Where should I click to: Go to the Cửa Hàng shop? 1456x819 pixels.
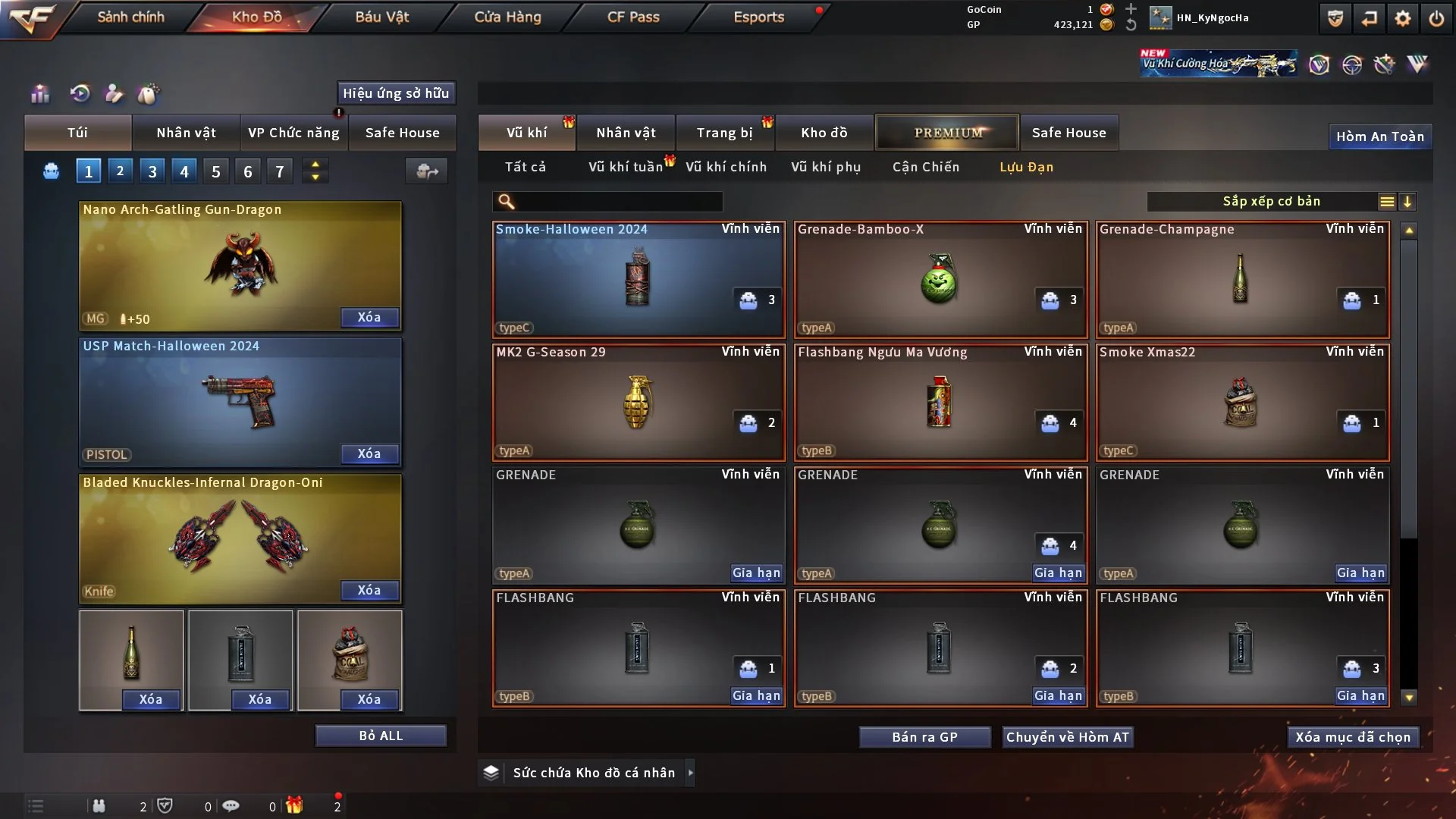click(x=507, y=17)
